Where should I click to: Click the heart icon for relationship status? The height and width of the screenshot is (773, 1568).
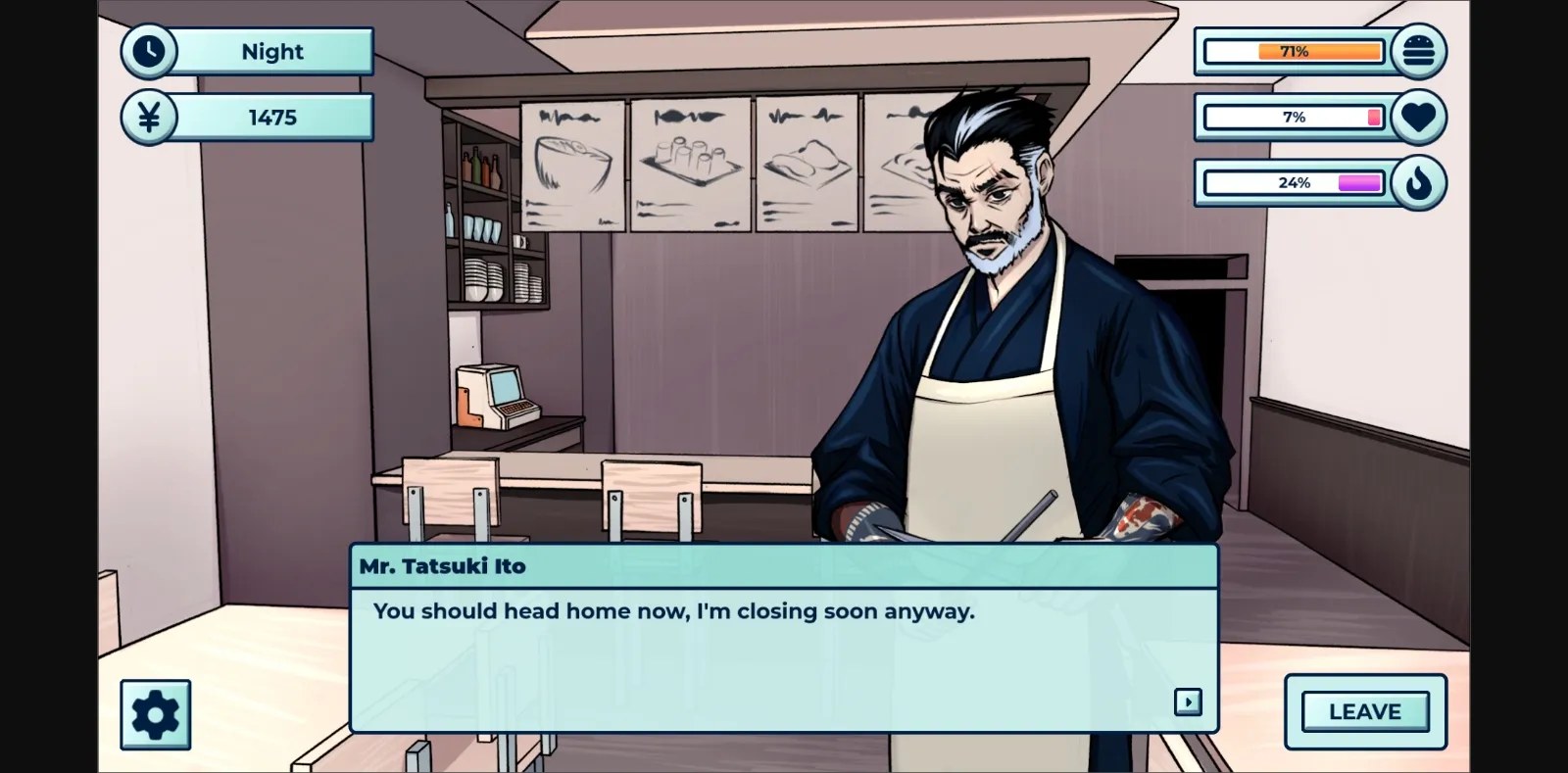1419,117
